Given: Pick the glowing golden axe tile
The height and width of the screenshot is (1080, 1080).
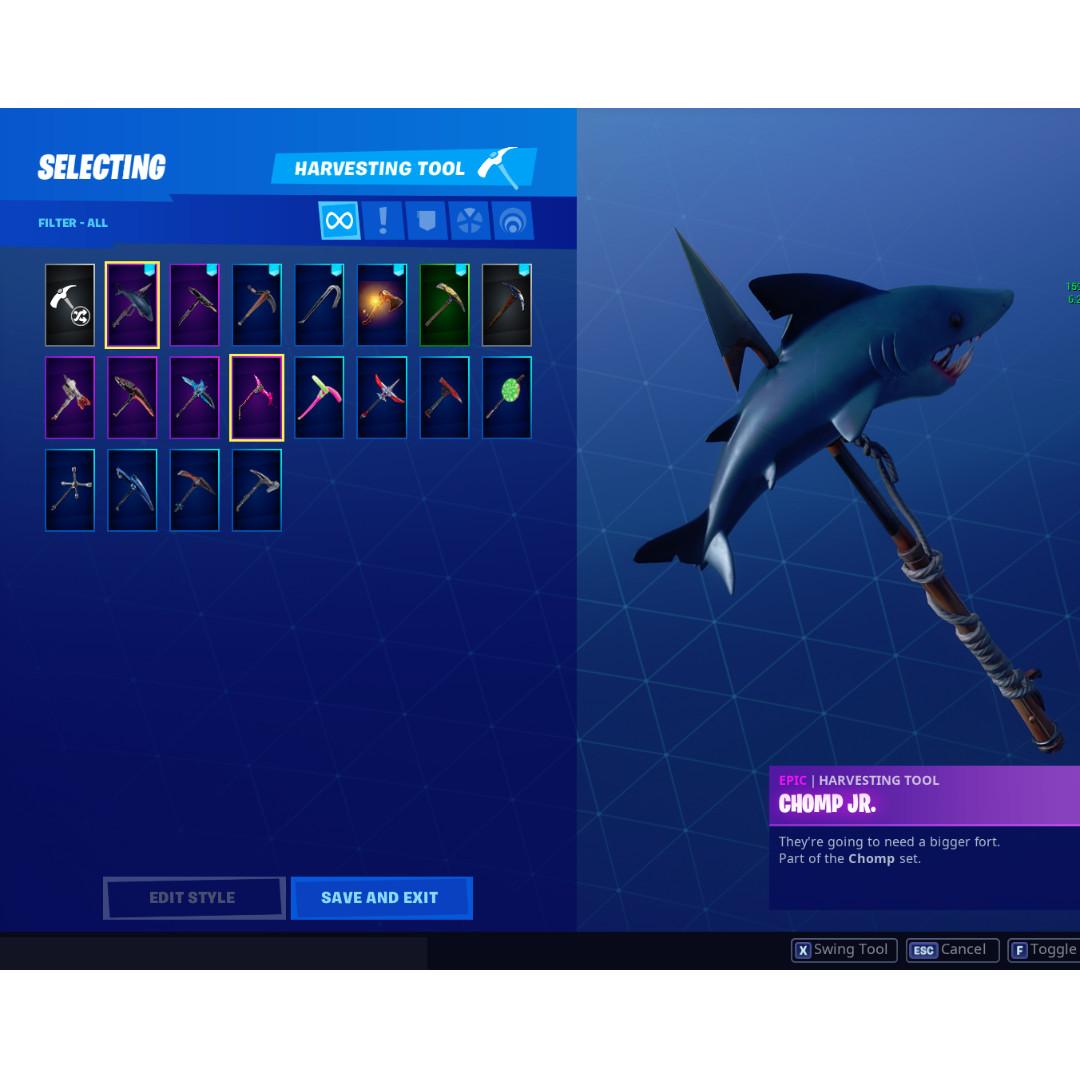Looking at the screenshot, I should (382, 305).
